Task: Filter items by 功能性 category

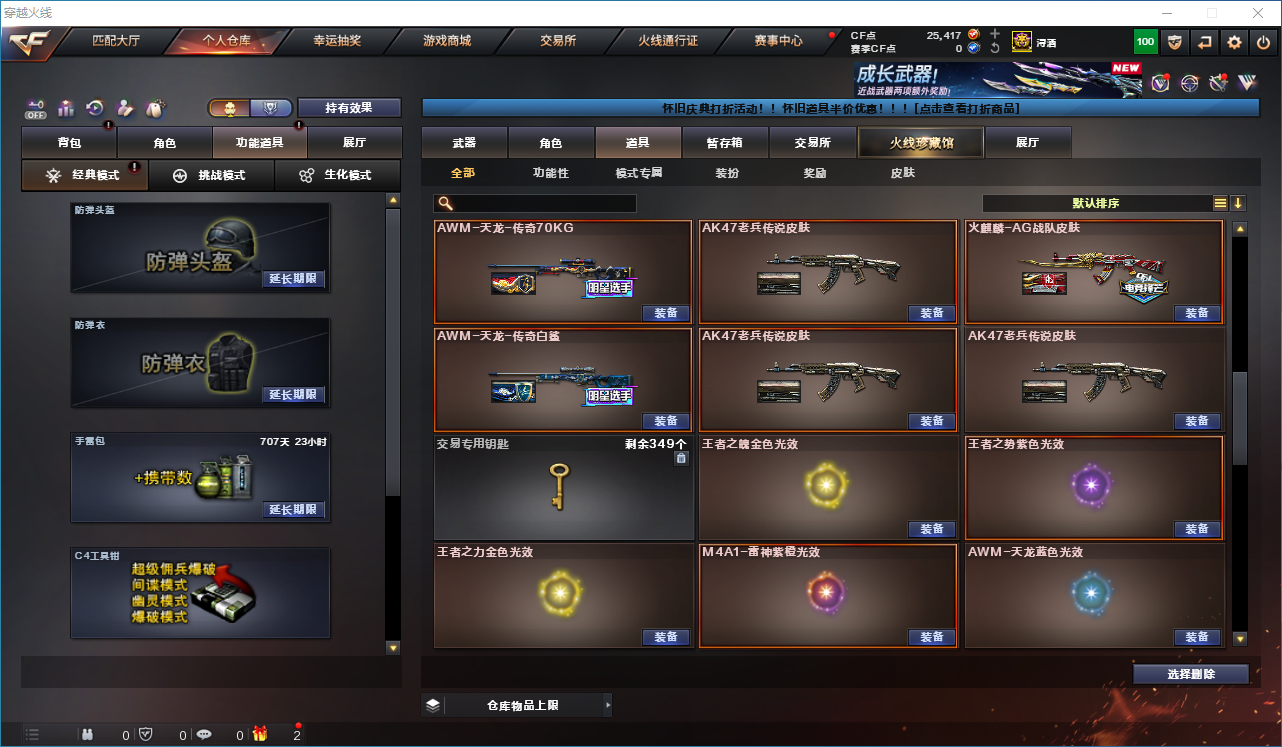Action: [551, 173]
